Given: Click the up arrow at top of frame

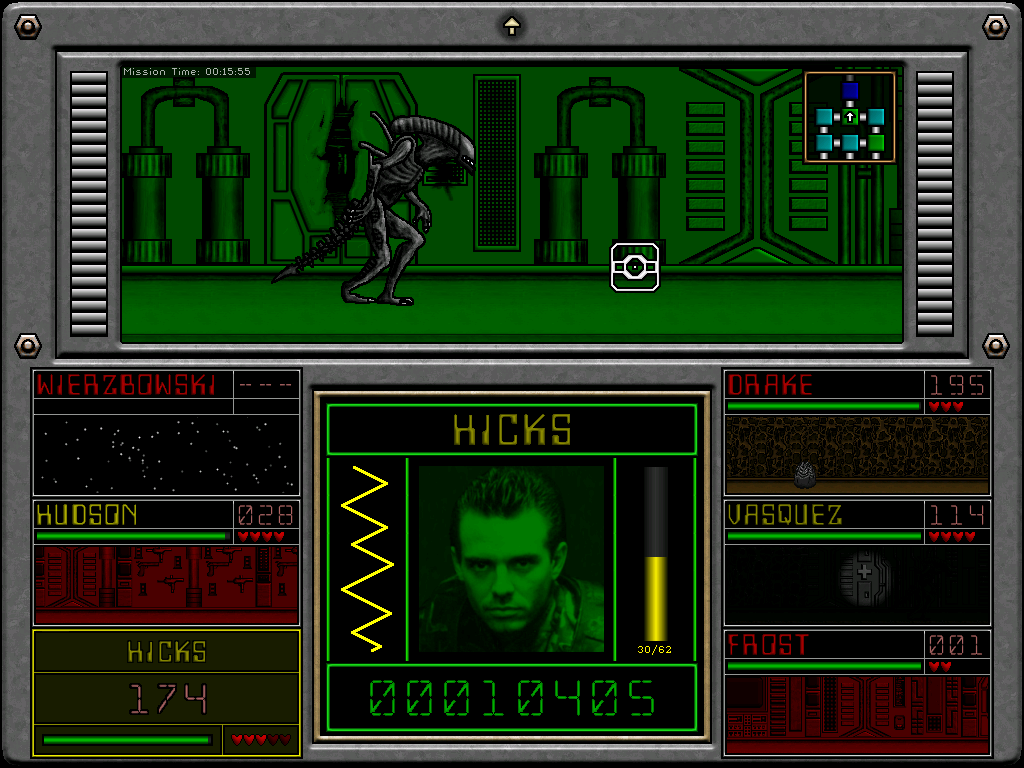Looking at the screenshot, I should click(x=512, y=26).
